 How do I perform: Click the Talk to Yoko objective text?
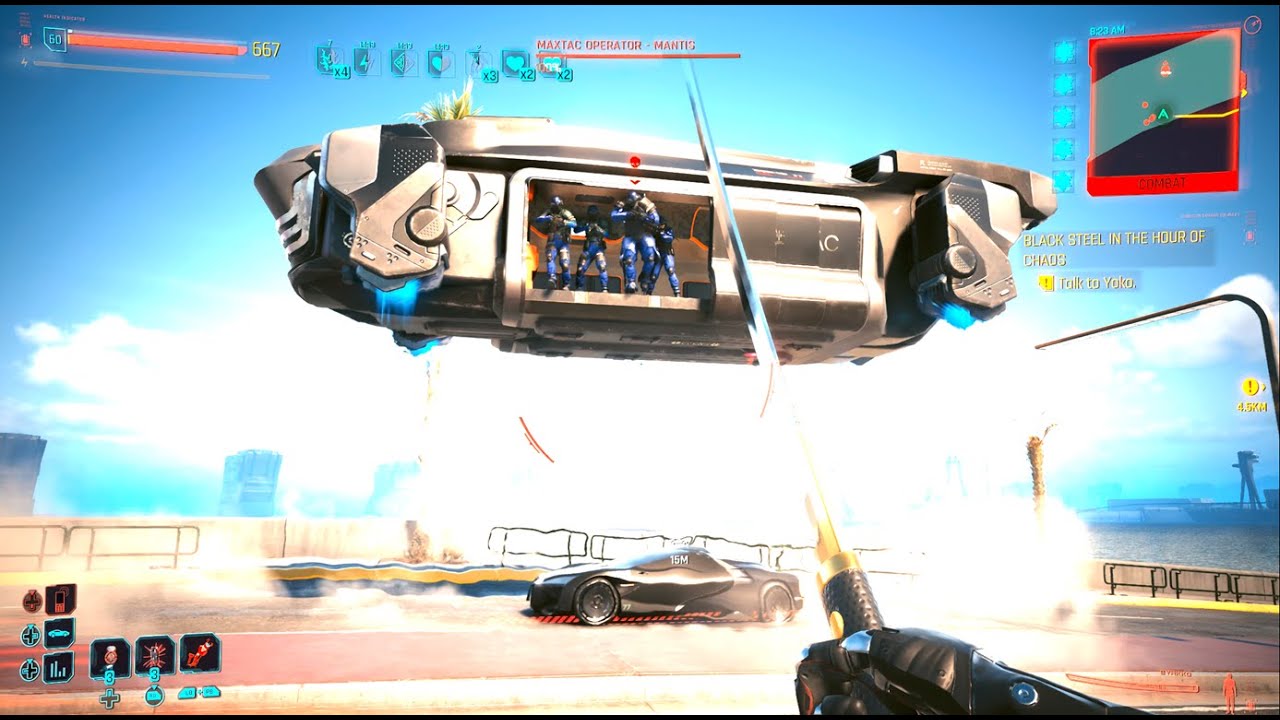coord(1095,281)
